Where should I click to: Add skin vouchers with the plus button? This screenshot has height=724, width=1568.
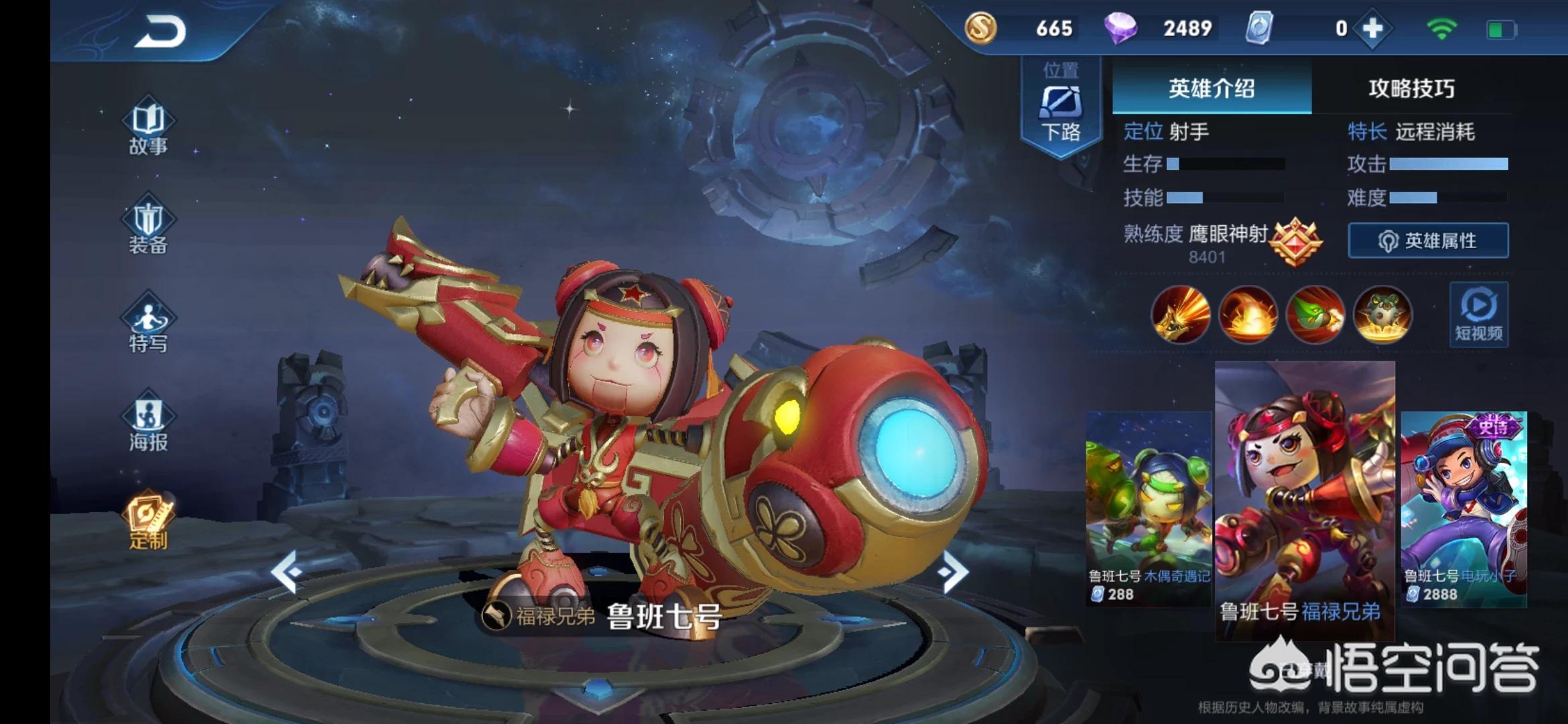(x=1372, y=29)
